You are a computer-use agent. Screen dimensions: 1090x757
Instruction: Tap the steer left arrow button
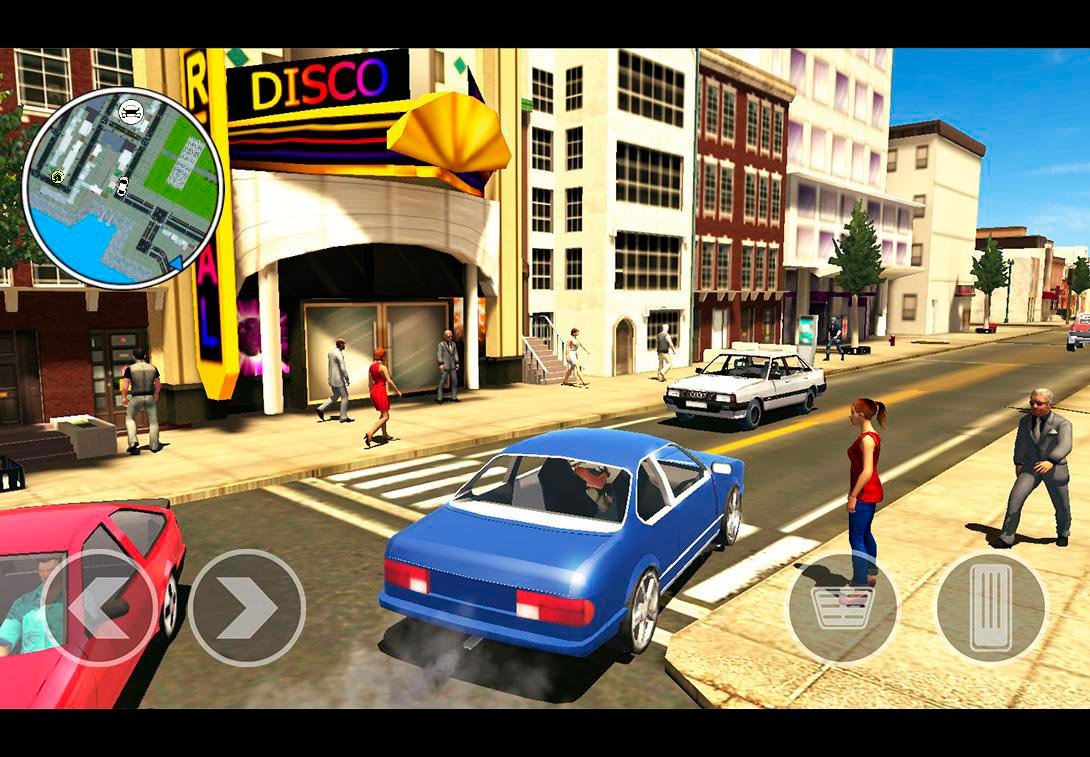pyautogui.click(x=99, y=607)
